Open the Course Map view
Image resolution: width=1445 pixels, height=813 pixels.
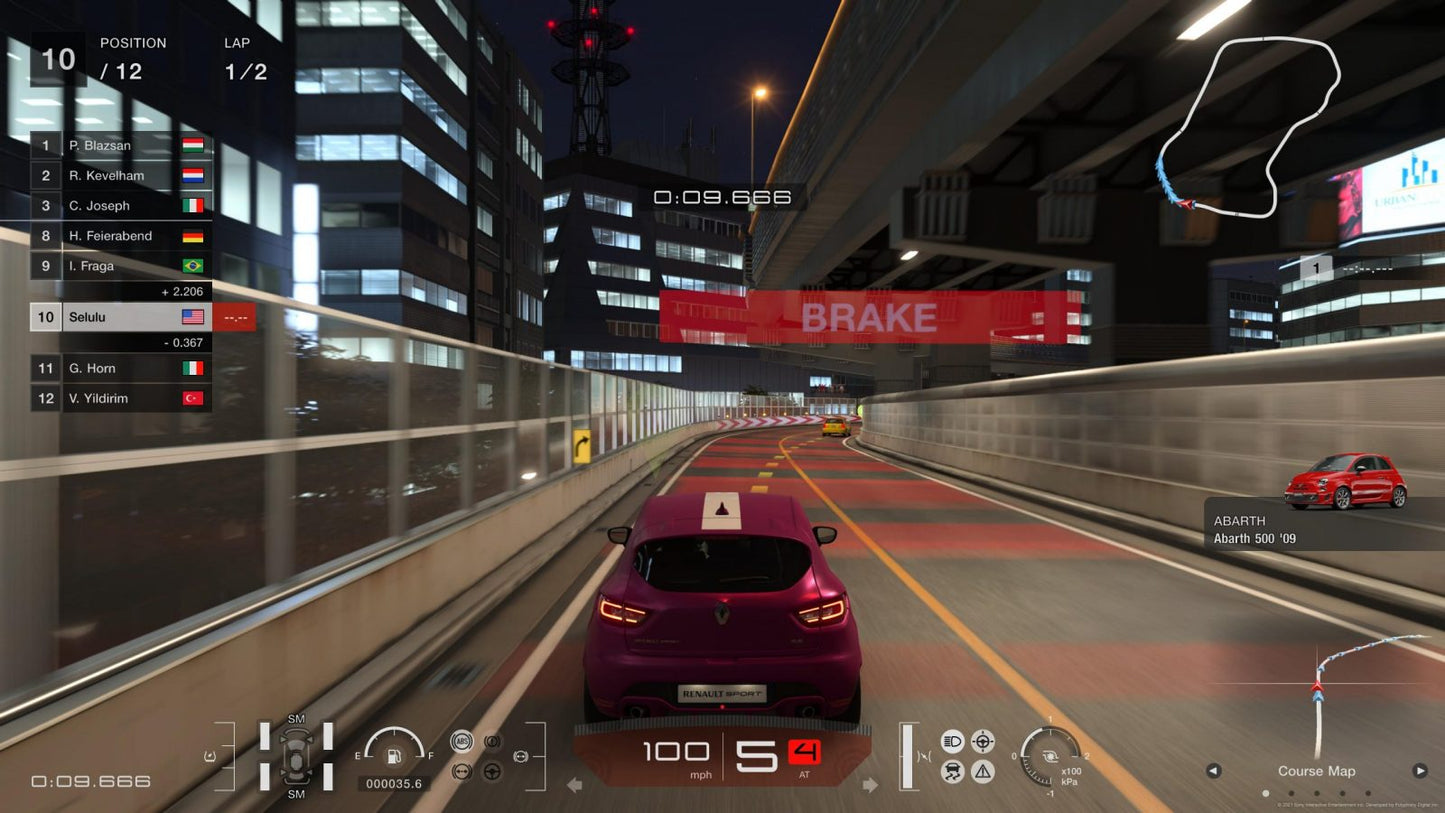[x=1316, y=771]
